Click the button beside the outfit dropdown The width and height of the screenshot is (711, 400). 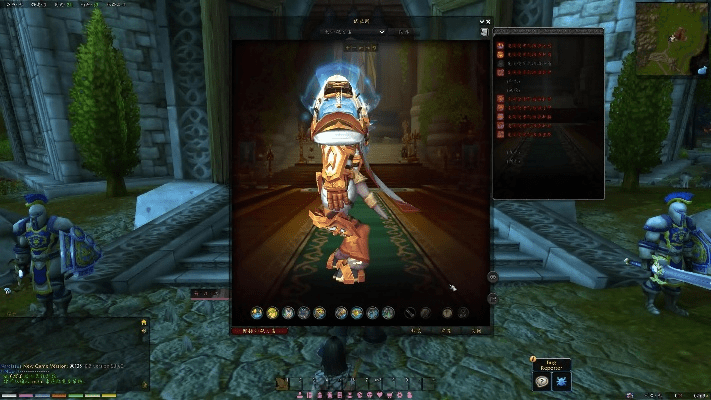coord(404,32)
